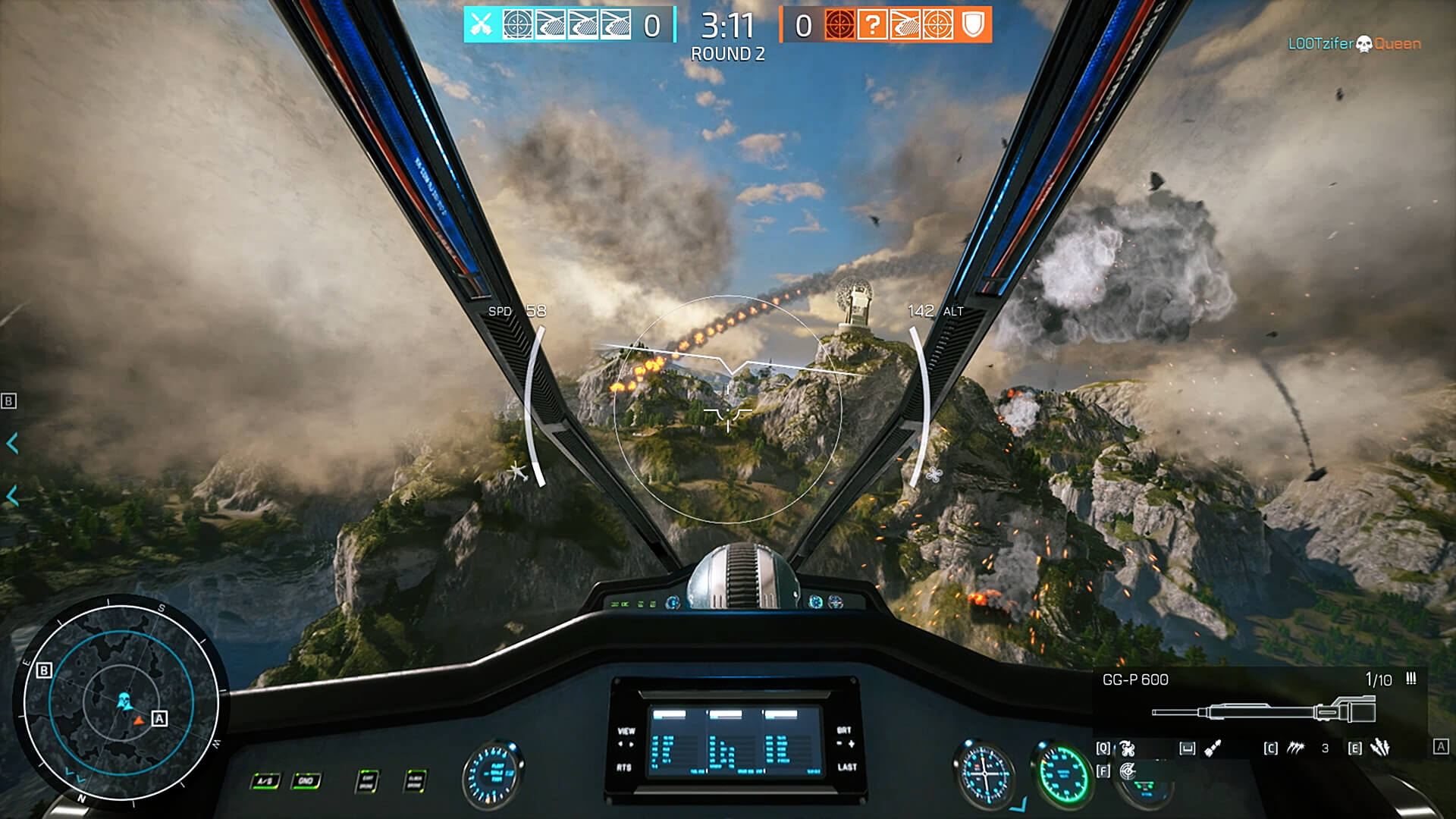Select the orange question mark player icon
1456x819 pixels.
(x=872, y=25)
